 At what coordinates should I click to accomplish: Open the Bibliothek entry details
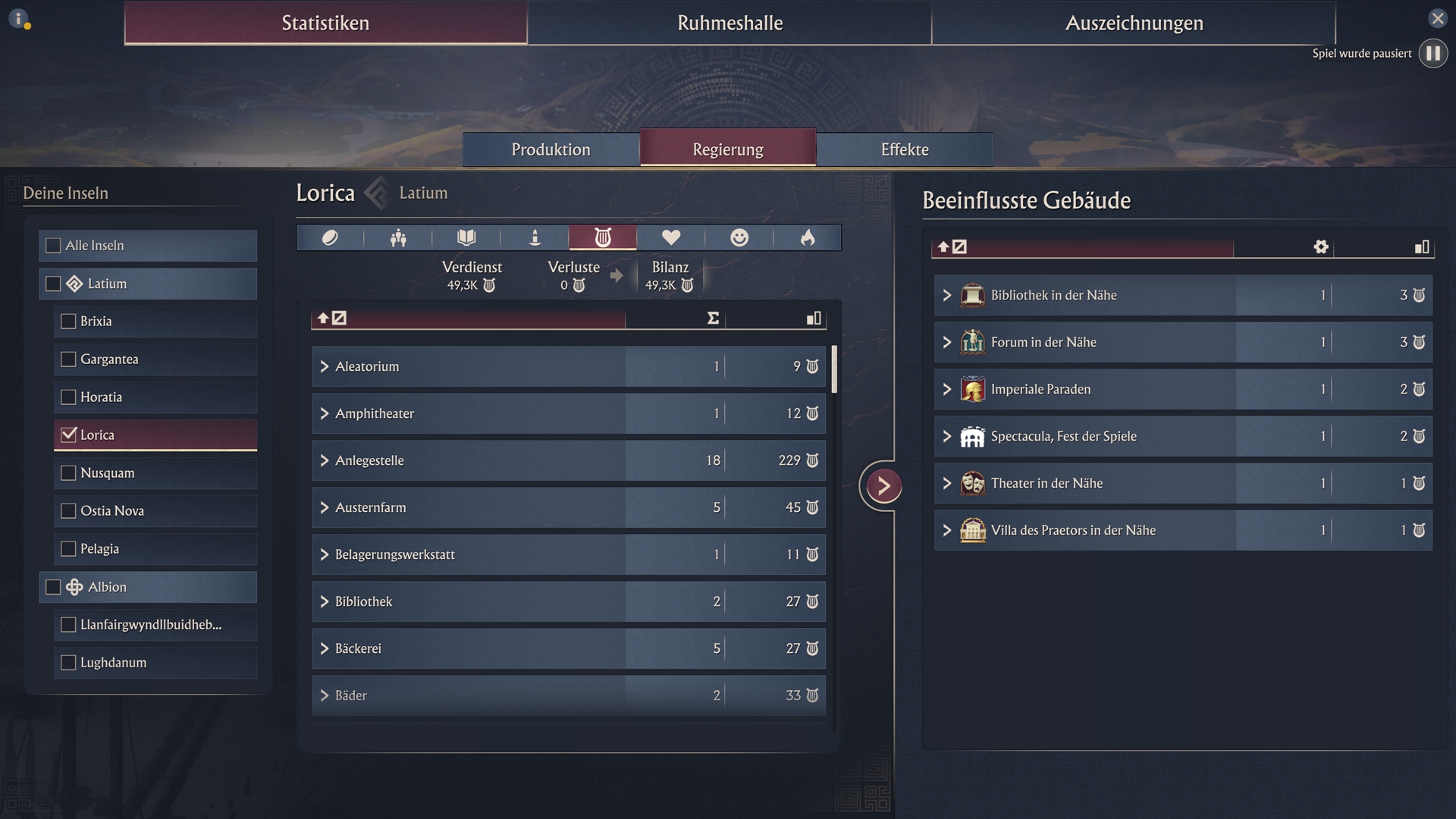point(325,601)
